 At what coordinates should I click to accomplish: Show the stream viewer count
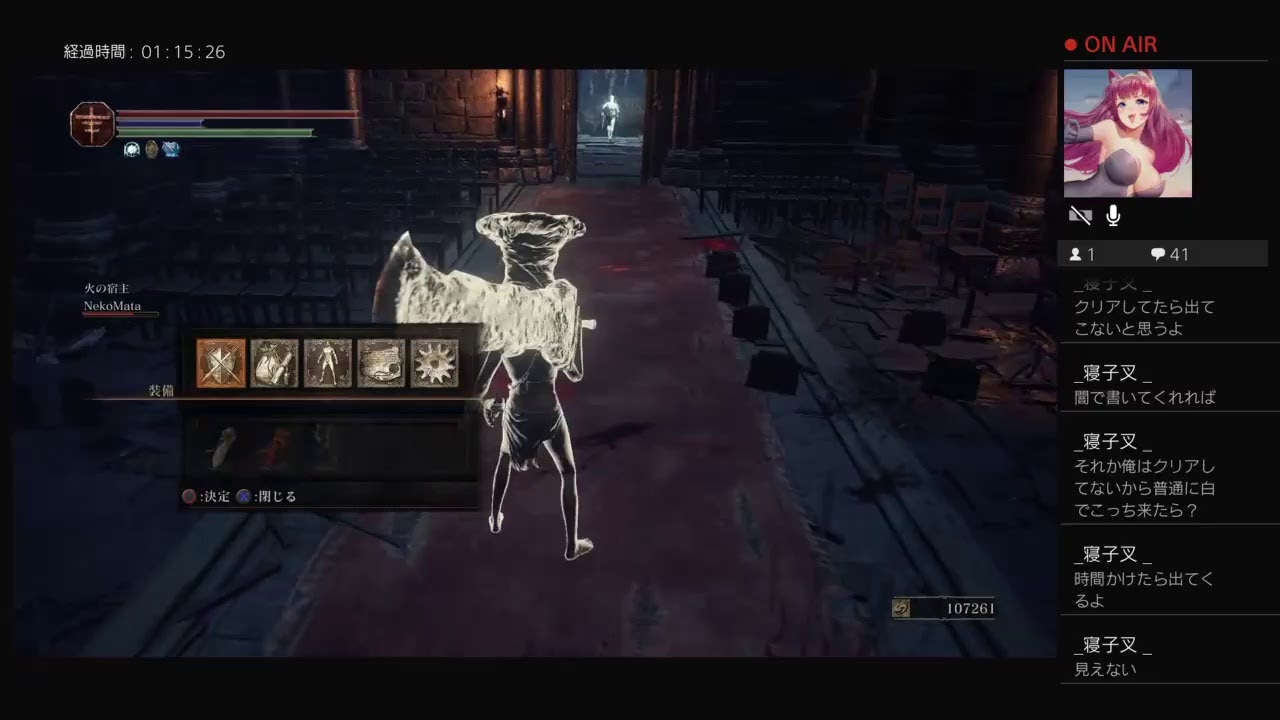1082,254
